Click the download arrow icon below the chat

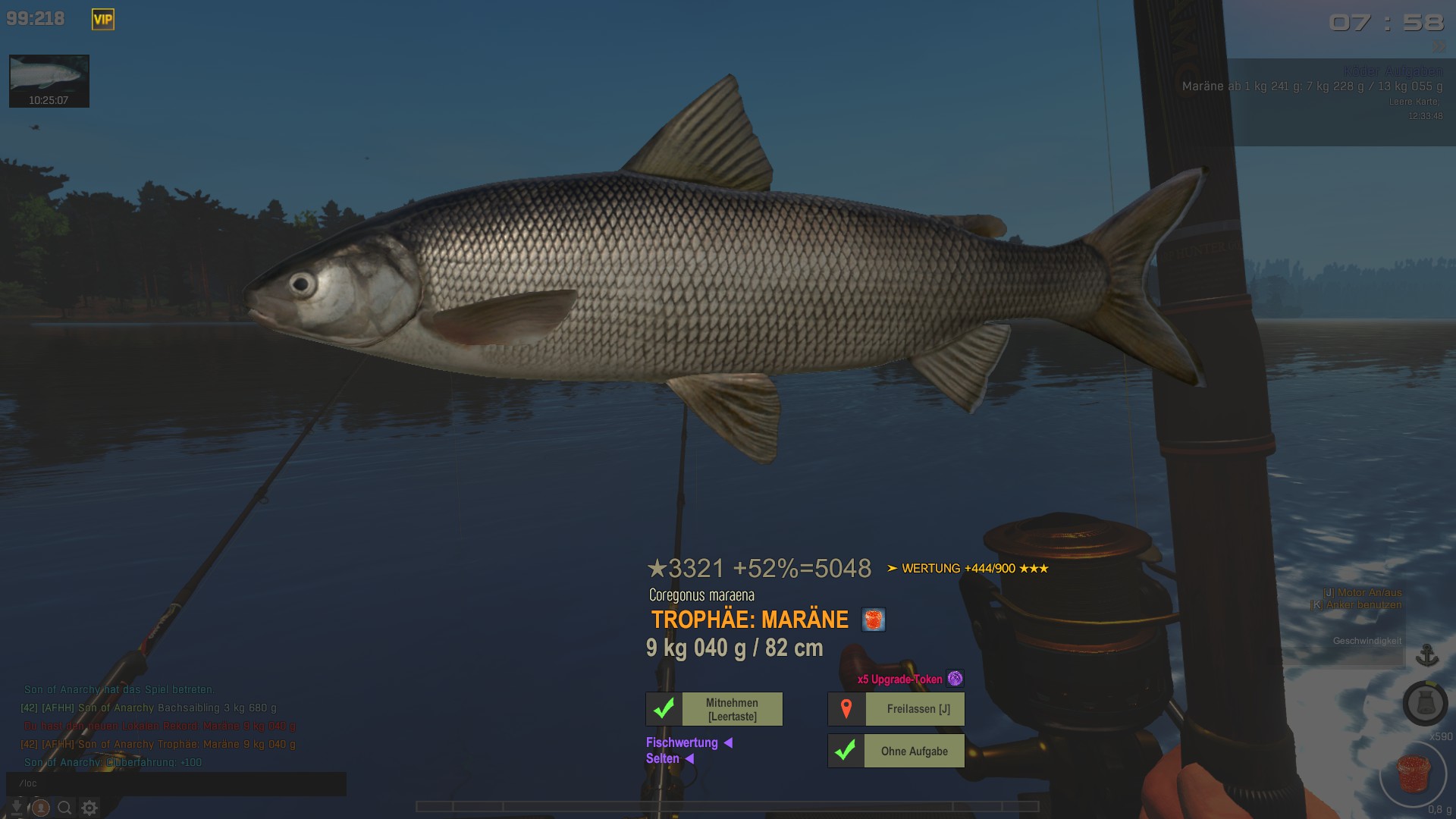(x=17, y=808)
